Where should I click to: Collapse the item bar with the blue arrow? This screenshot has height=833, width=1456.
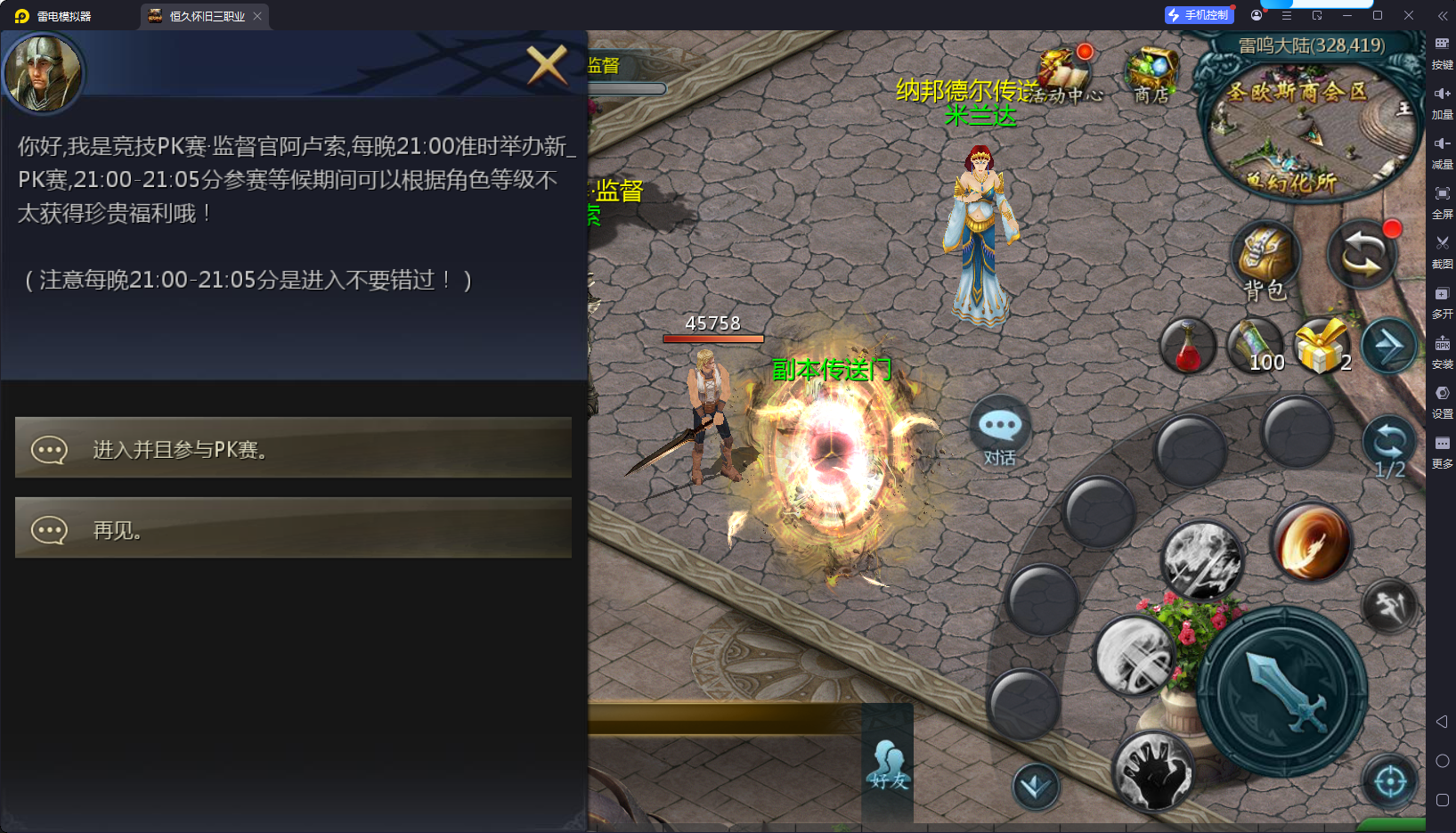click(1389, 346)
